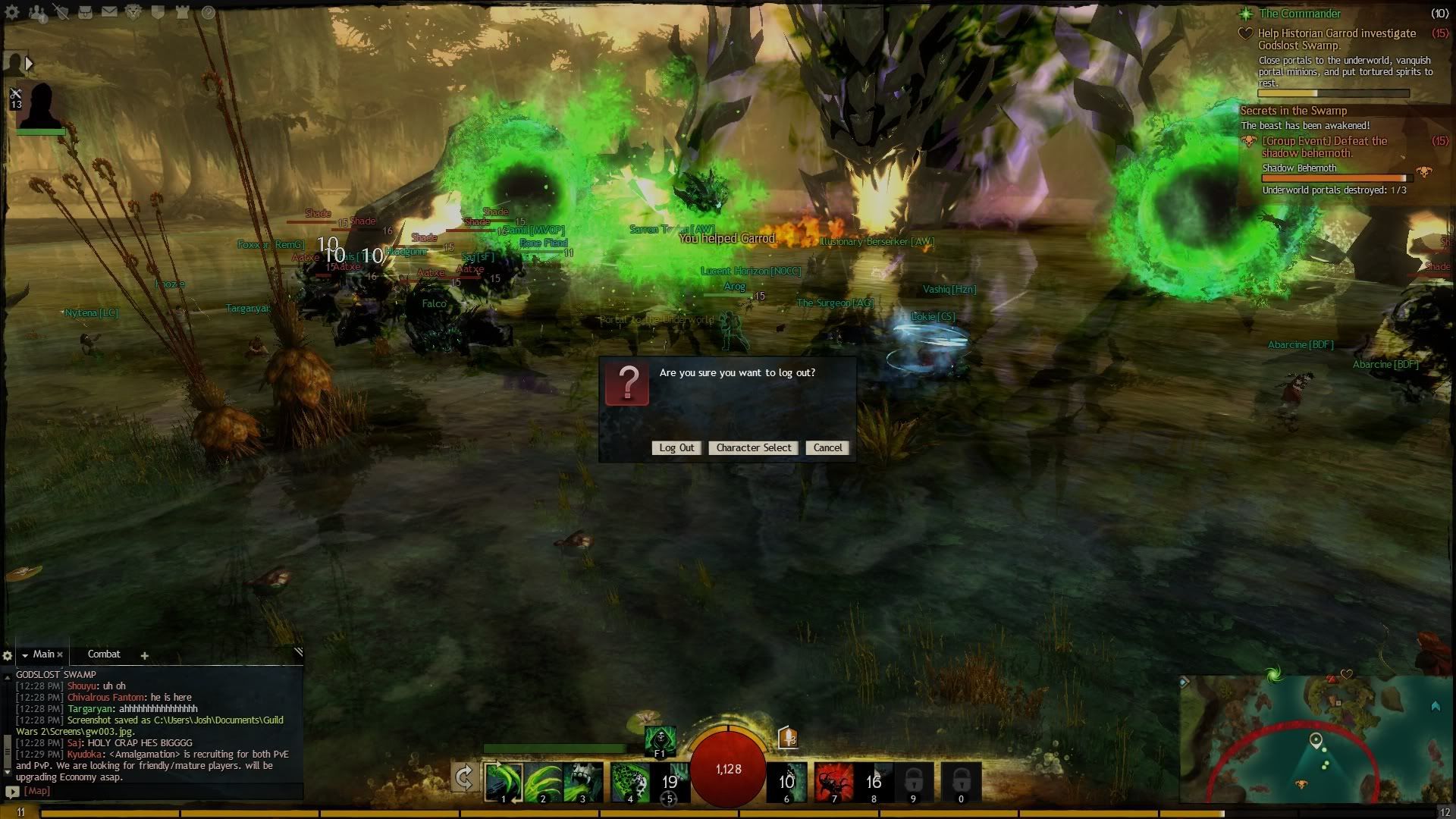
Task: Choose Character Select in the logout dialog
Action: [753, 448]
